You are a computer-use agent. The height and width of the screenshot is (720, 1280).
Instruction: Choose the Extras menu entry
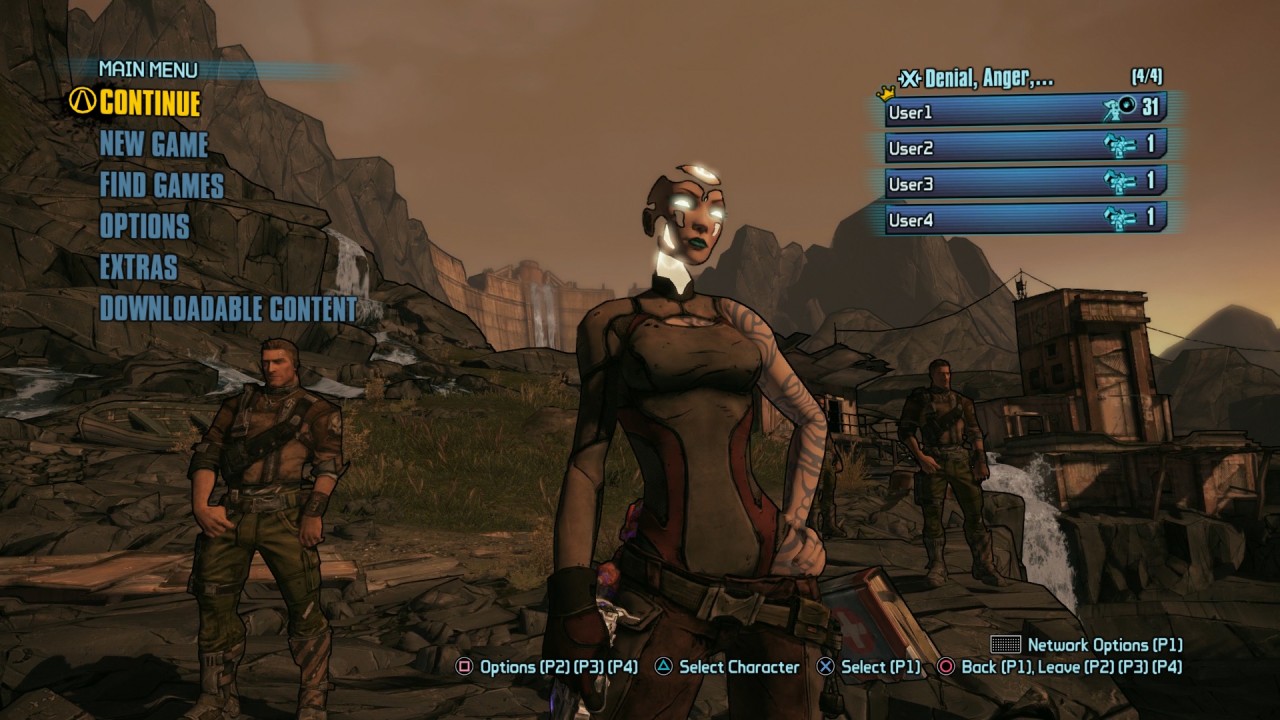138,268
